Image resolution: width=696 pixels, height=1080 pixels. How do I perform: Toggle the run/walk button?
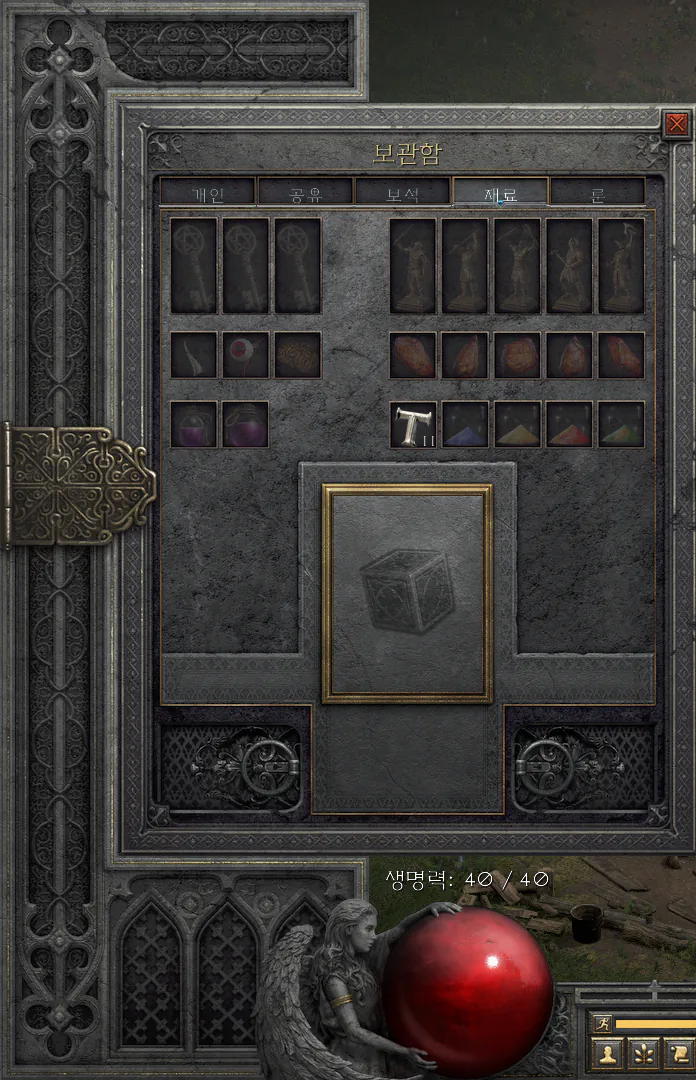coord(602,1023)
